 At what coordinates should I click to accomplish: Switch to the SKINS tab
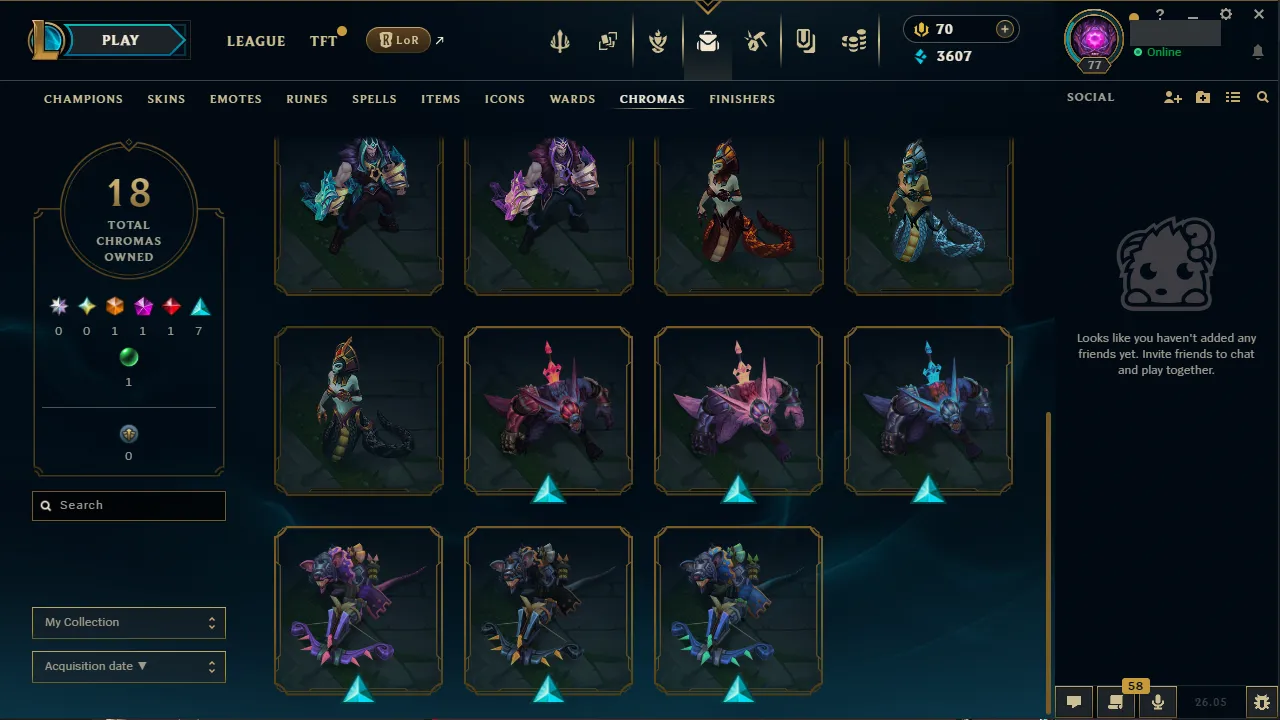[166, 99]
